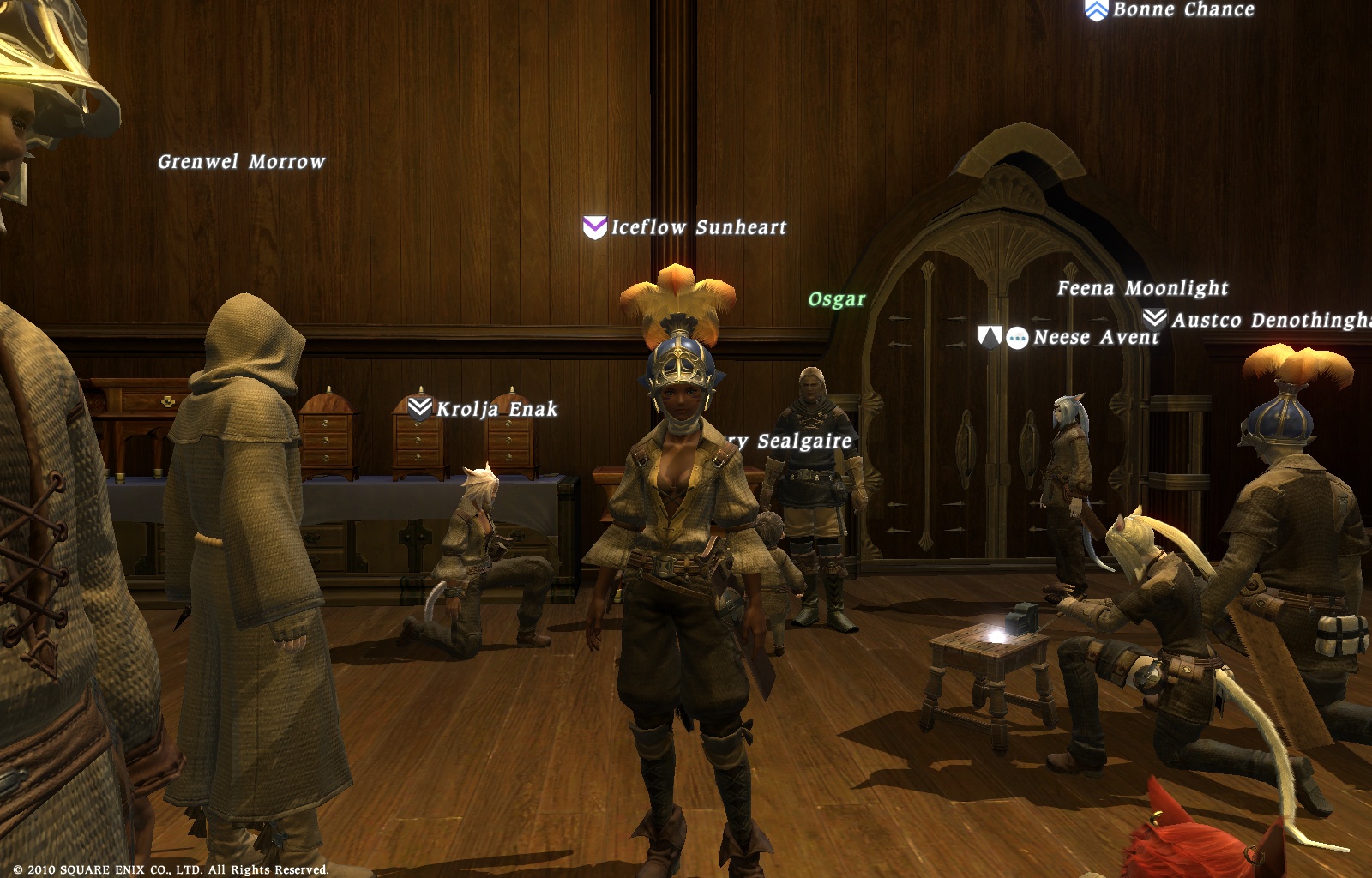Screen dimensions: 1372x878
Task: Select the Austco nameplate
Action: [1271, 321]
